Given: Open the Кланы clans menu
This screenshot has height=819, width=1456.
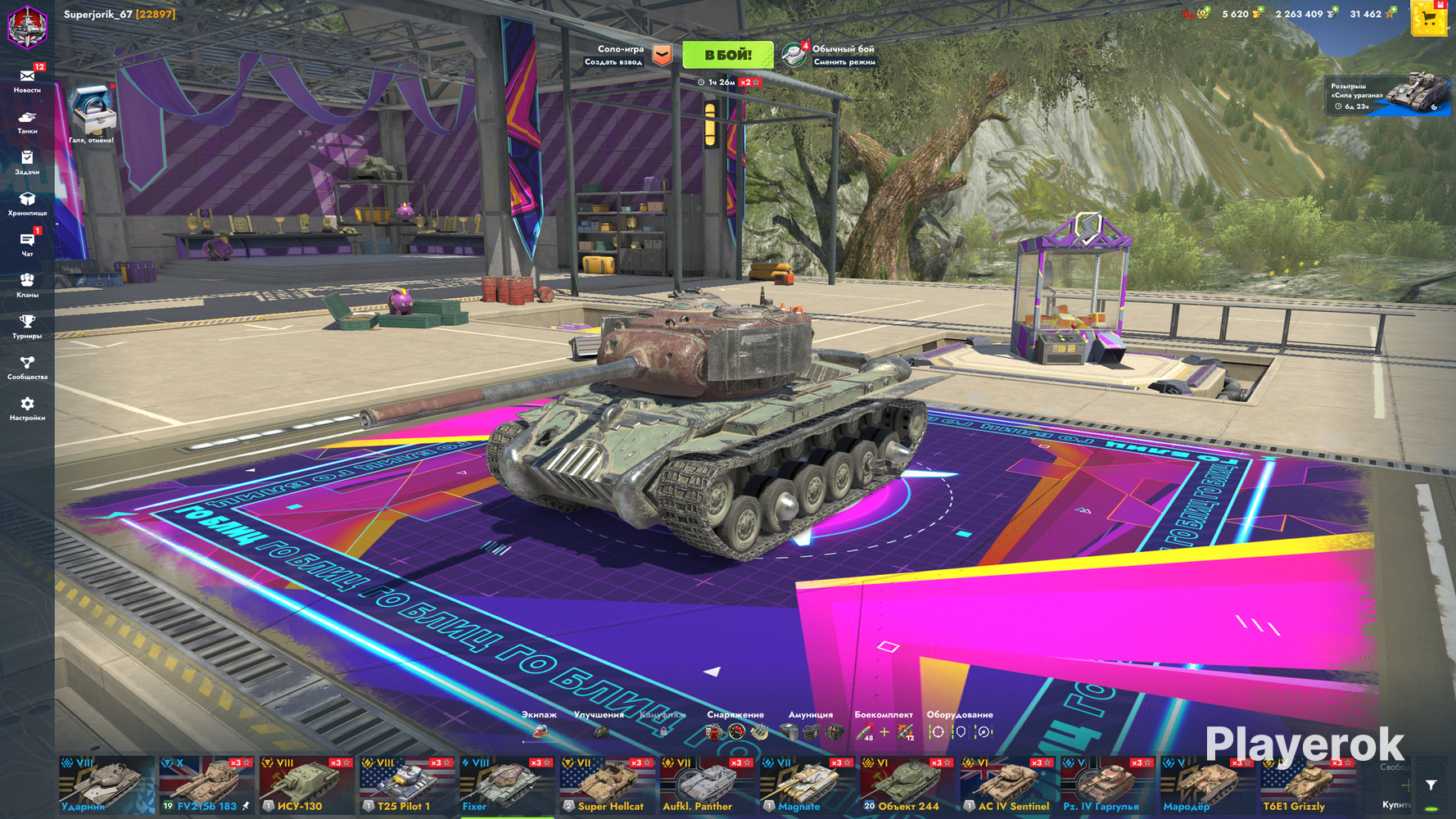Looking at the screenshot, I should point(27,284).
